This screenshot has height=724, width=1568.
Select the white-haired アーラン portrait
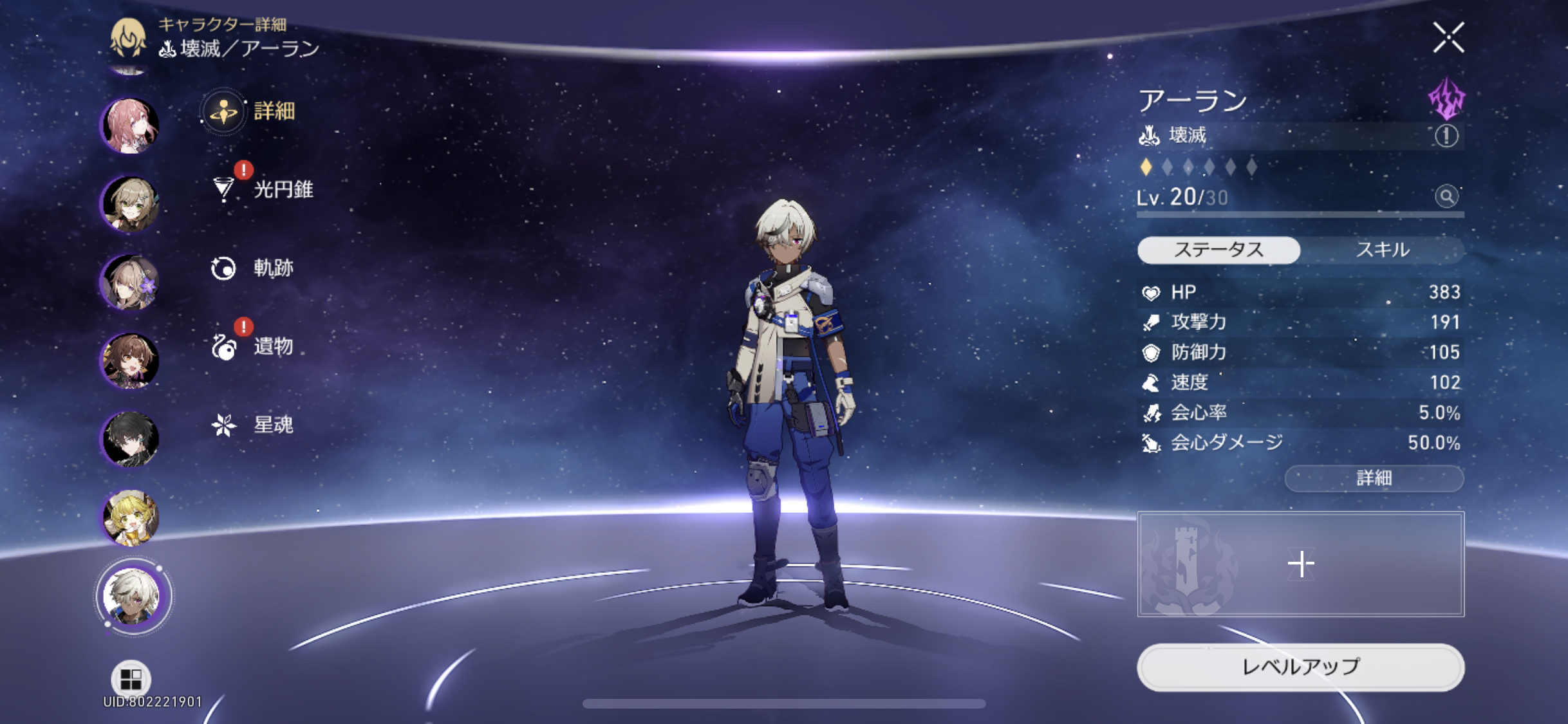pyautogui.click(x=132, y=596)
